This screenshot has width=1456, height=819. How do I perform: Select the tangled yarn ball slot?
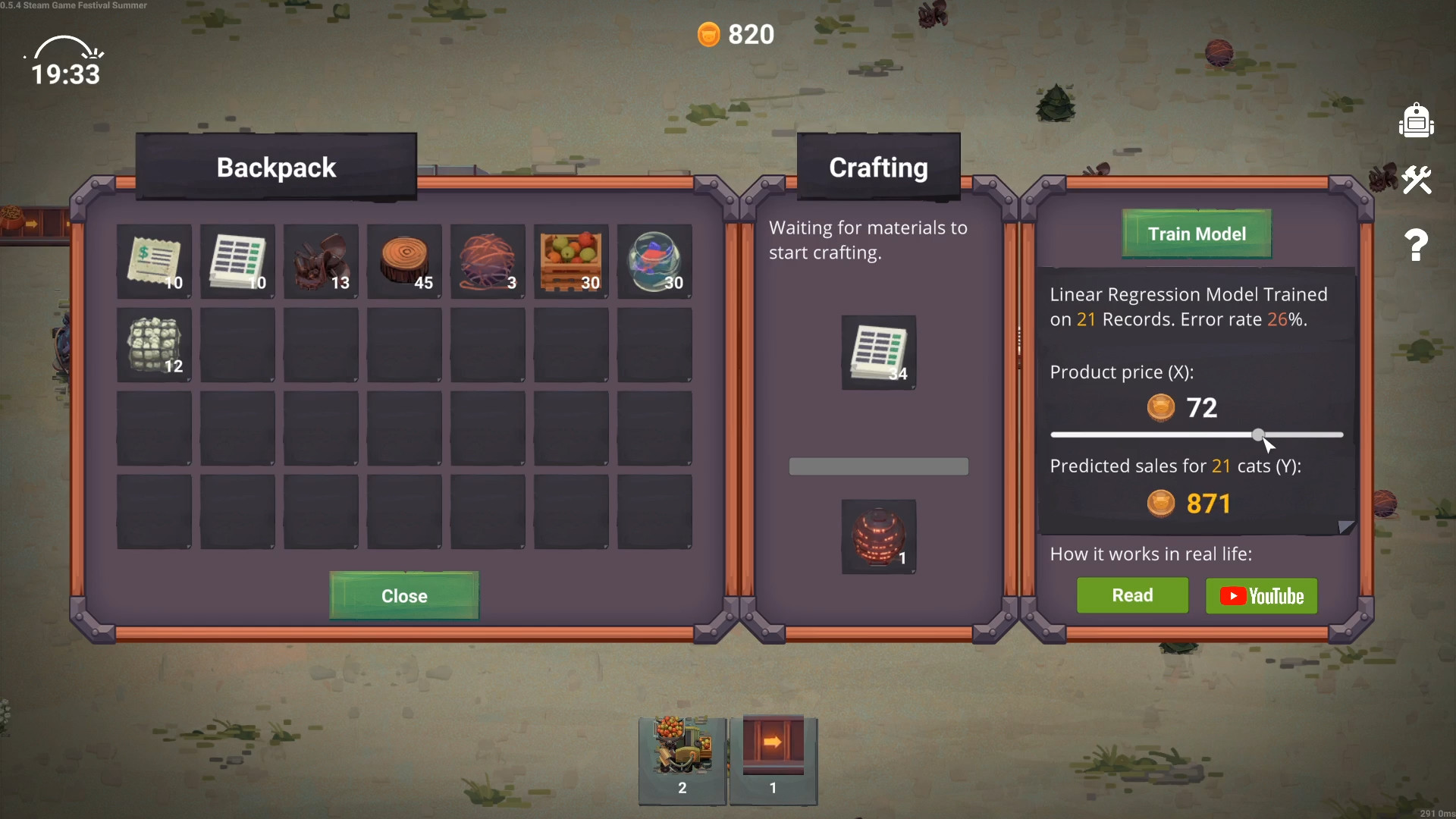click(x=488, y=262)
